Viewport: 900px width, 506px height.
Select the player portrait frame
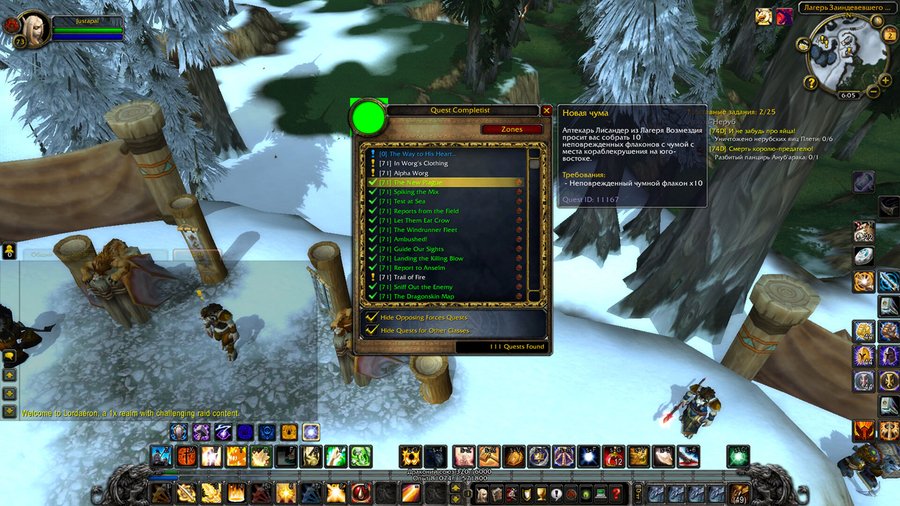click(x=33, y=25)
